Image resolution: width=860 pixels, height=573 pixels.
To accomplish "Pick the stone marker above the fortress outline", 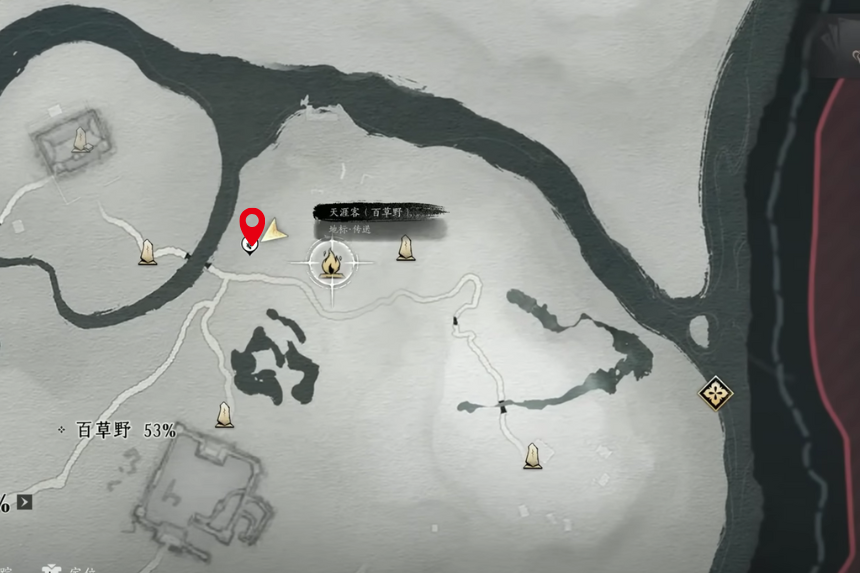I will click(225, 414).
